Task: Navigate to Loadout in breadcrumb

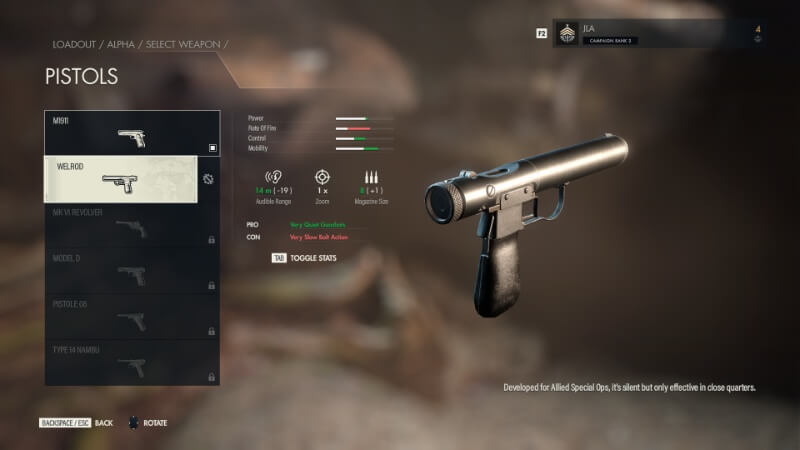Action: (x=72, y=45)
